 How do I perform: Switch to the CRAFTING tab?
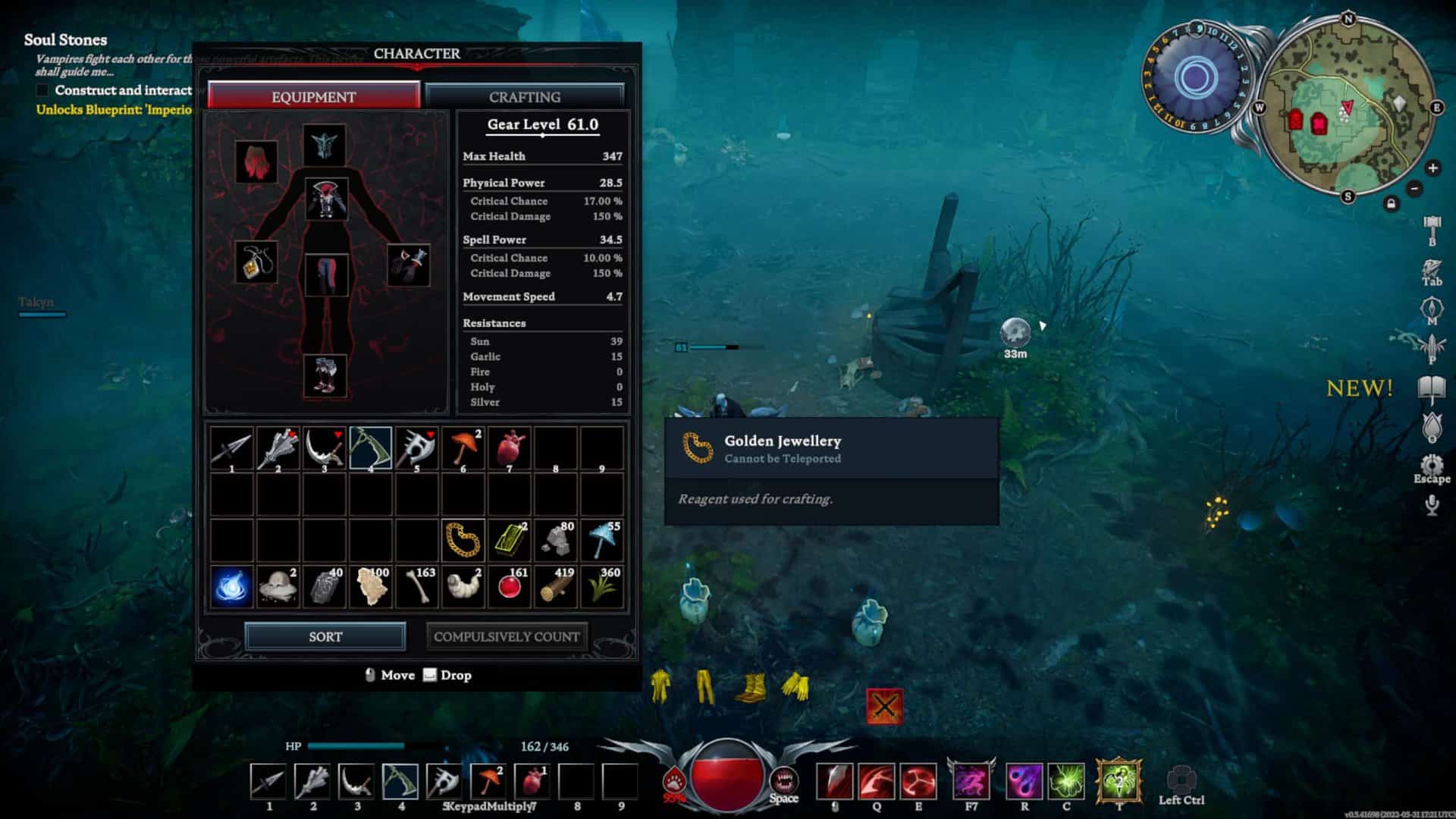coord(524,96)
